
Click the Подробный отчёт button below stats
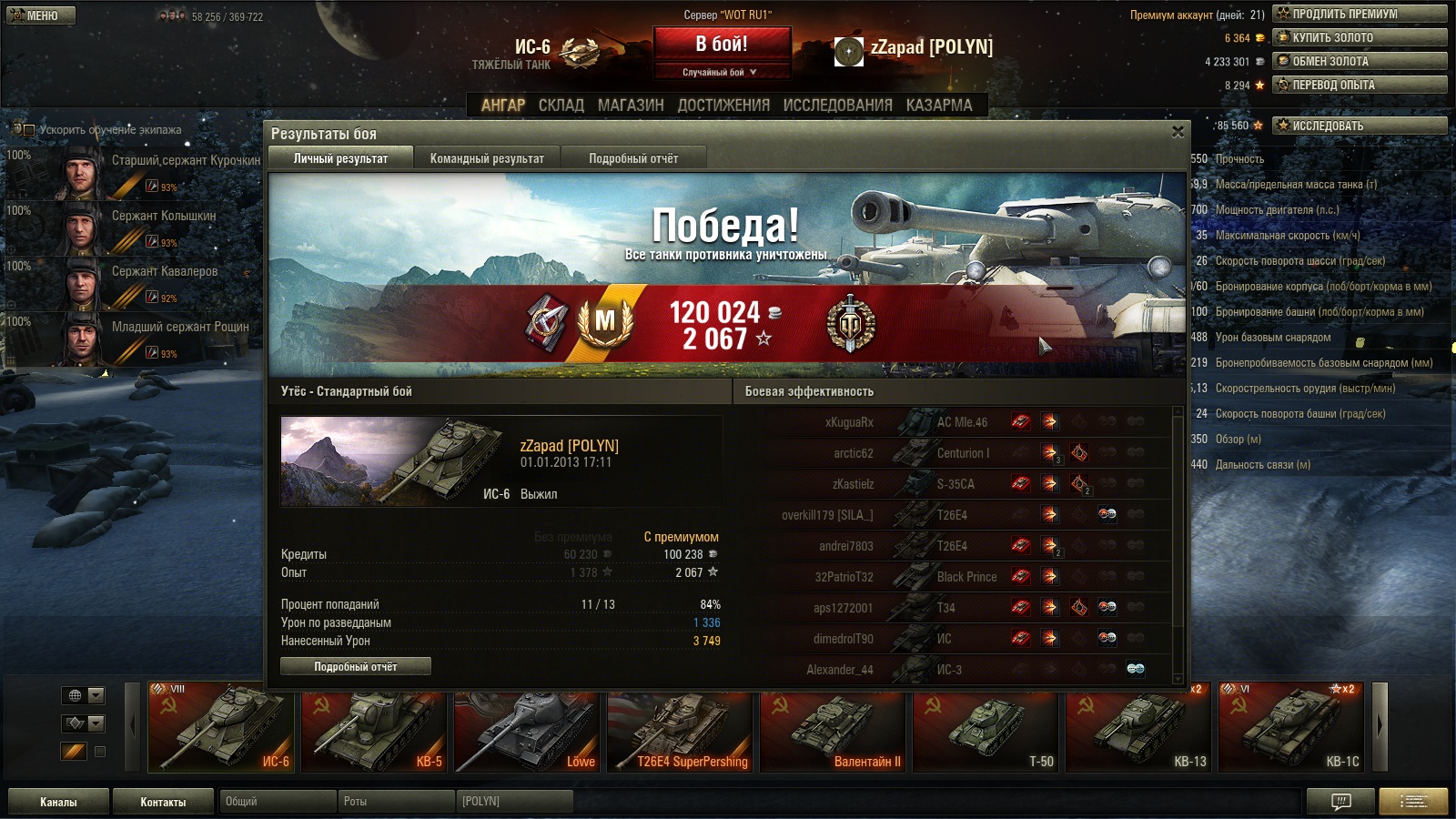tap(356, 667)
